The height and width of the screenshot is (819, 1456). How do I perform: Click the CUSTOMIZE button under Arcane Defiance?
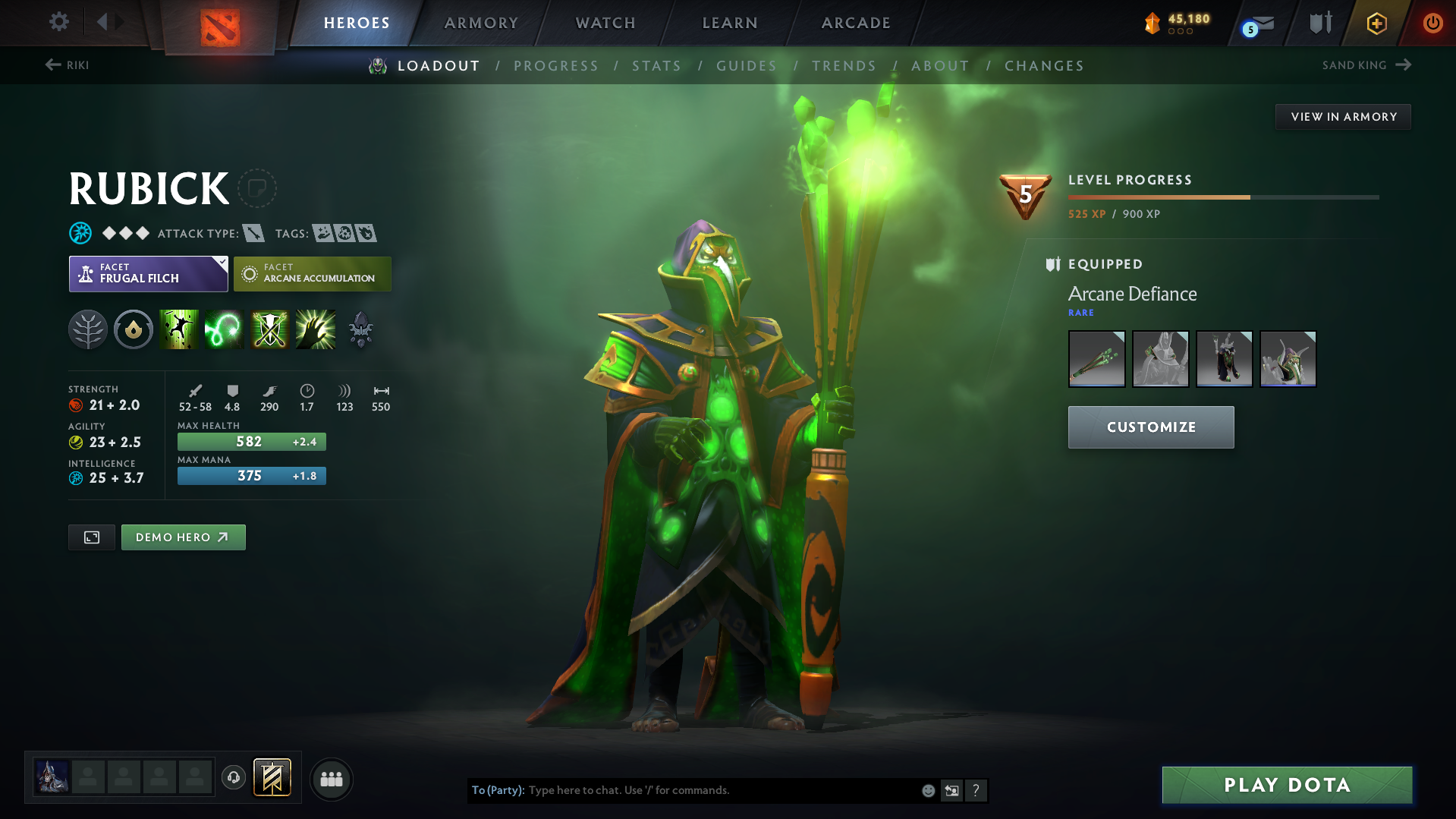pos(1150,427)
